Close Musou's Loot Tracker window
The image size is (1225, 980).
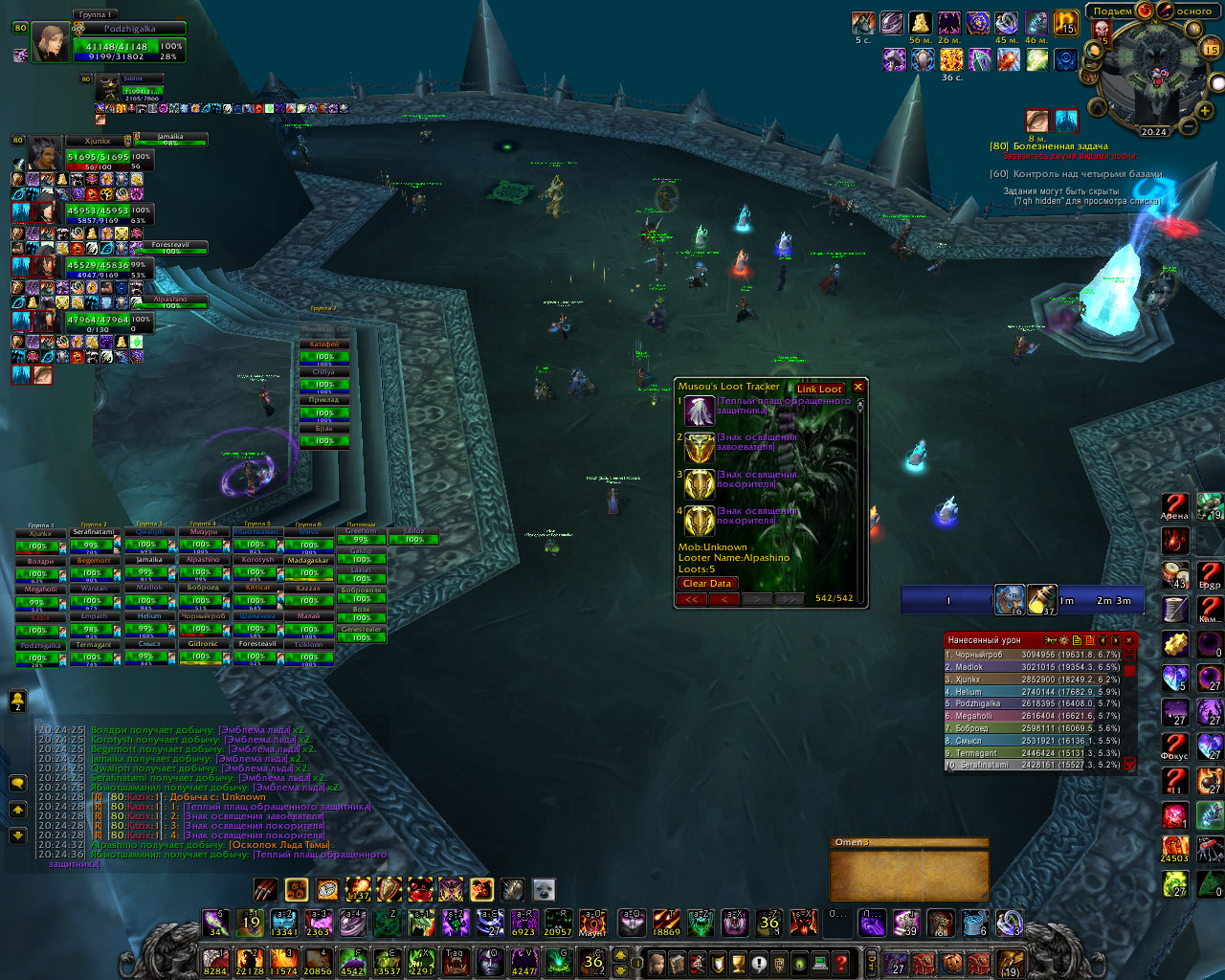(x=858, y=387)
